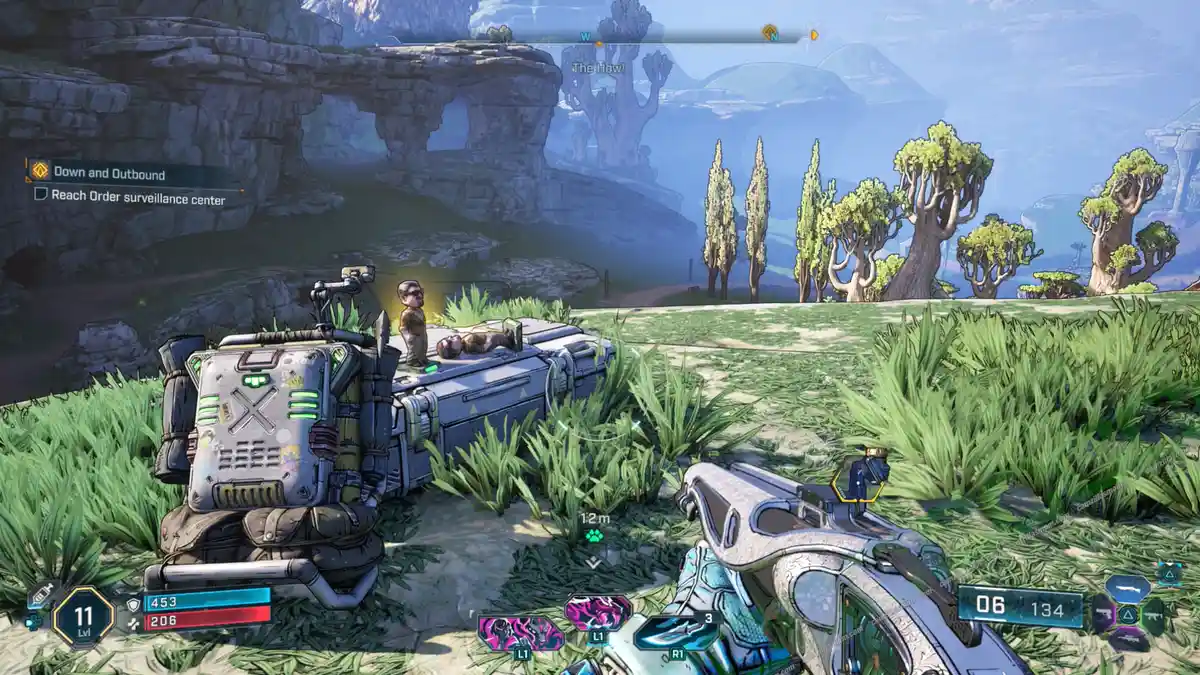Equip the right-side weapon slot
Image resolution: width=1200 pixels, height=675 pixels.
1153,614
